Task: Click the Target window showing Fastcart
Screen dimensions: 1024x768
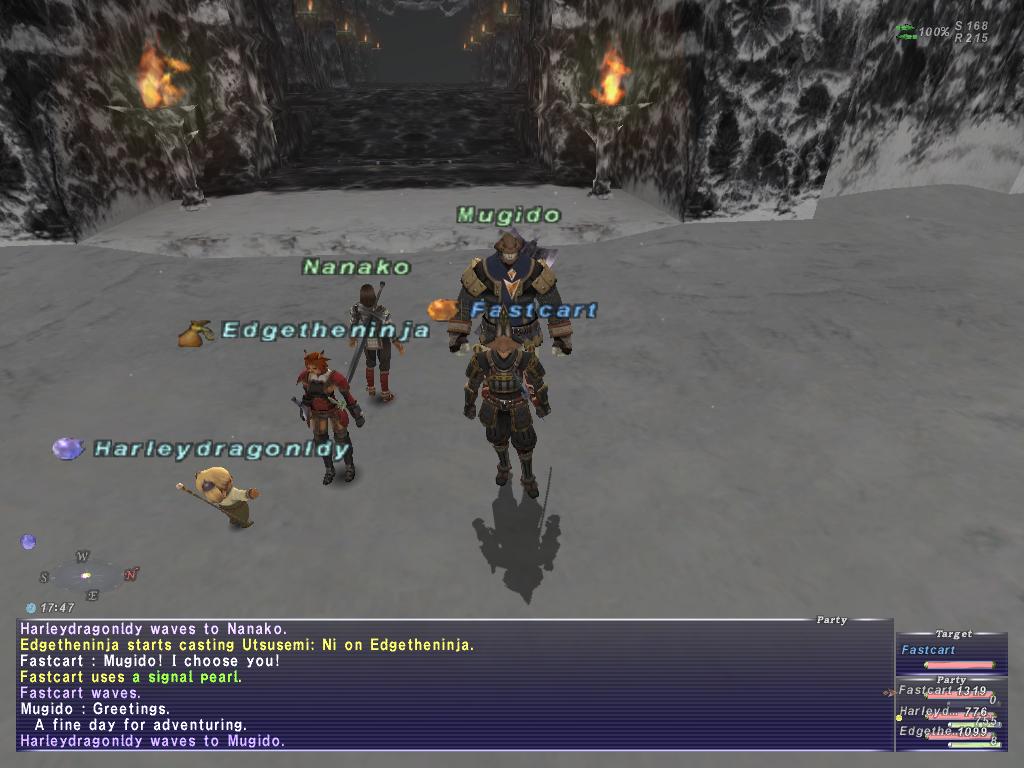Action: [950, 650]
